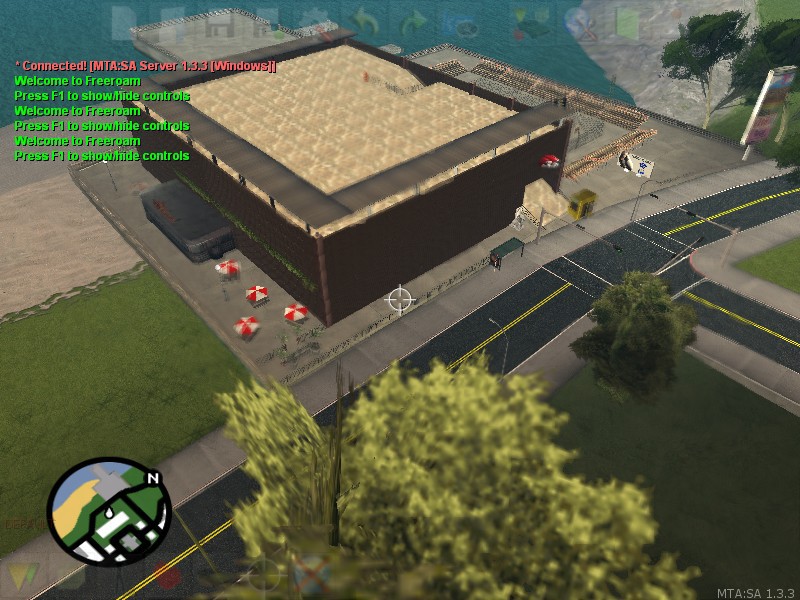Open a map via the folder icon
This screenshot has height=600, width=800.
pyautogui.click(x=171, y=24)
